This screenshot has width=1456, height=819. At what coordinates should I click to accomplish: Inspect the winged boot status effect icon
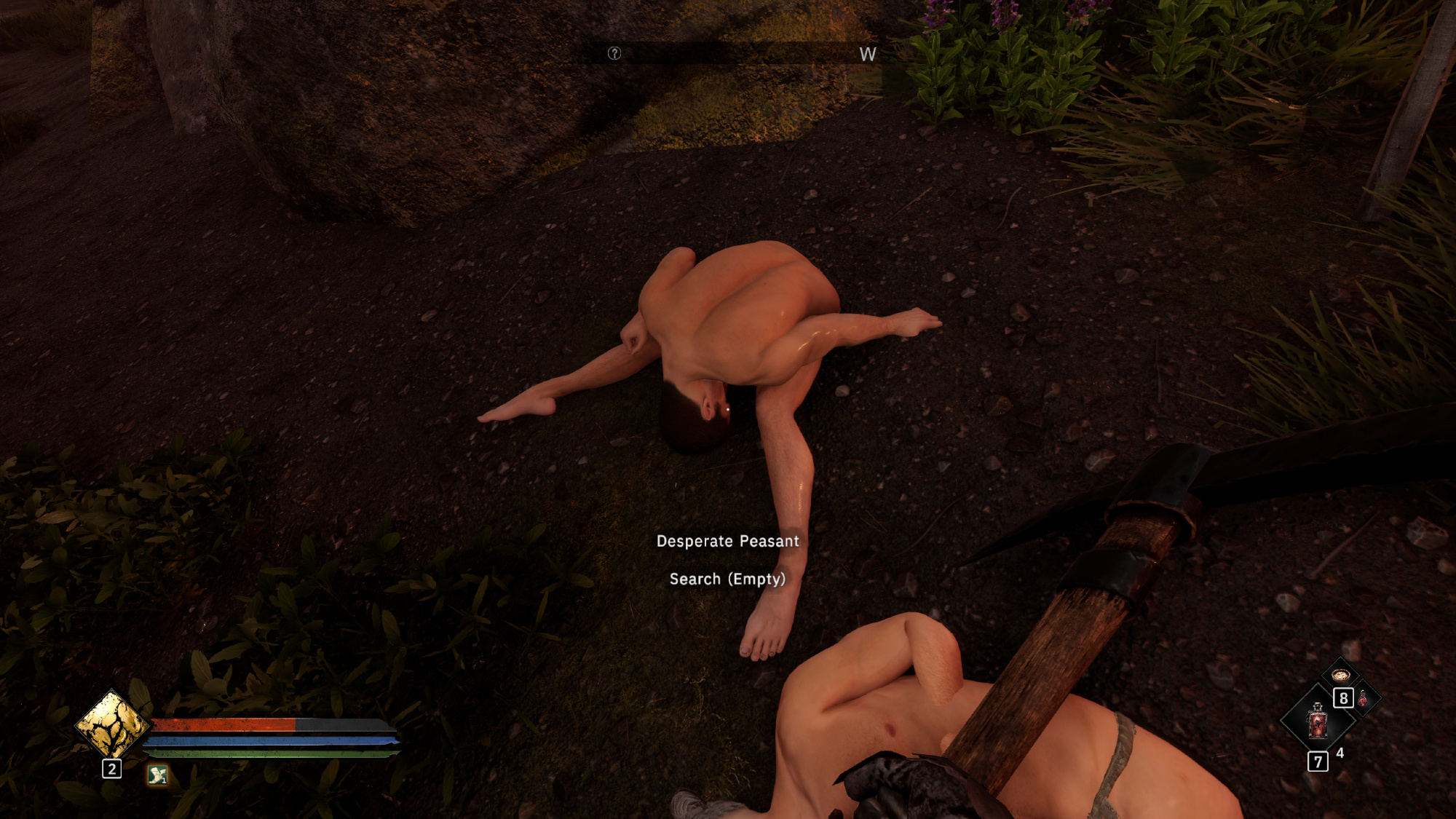157,775
